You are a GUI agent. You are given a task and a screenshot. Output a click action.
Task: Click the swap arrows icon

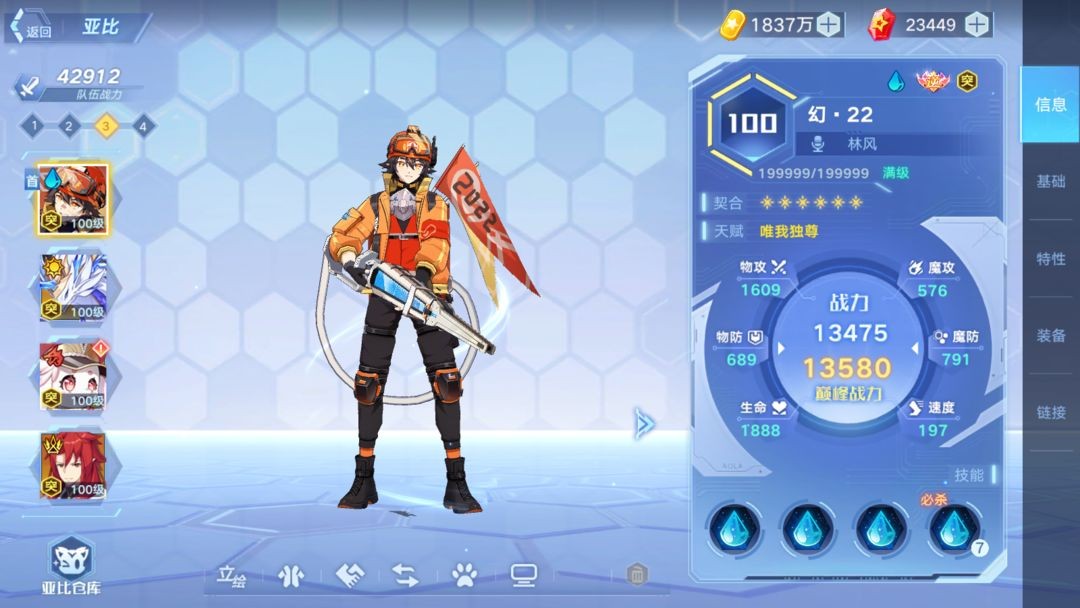[x=405, y=575]
